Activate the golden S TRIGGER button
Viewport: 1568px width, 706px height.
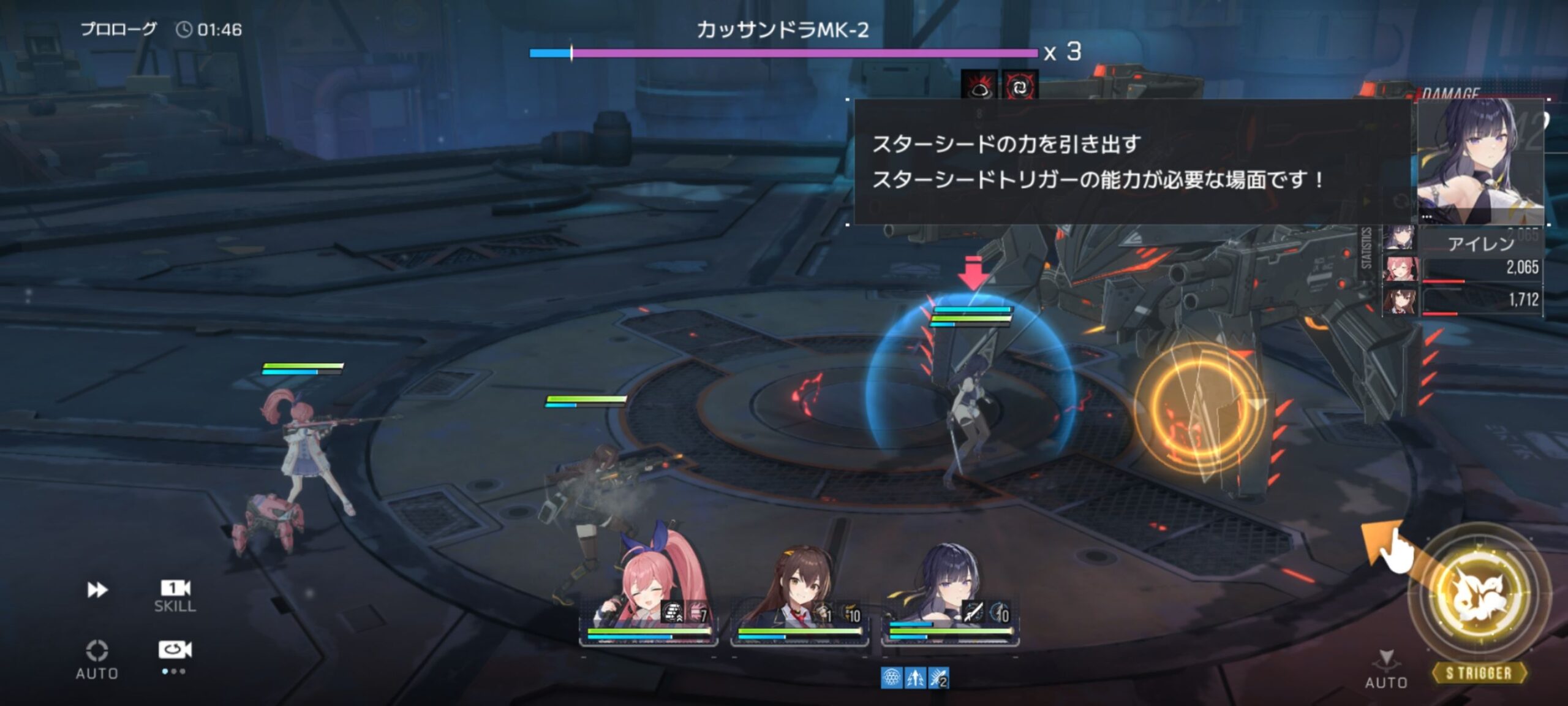(1480, 598)
